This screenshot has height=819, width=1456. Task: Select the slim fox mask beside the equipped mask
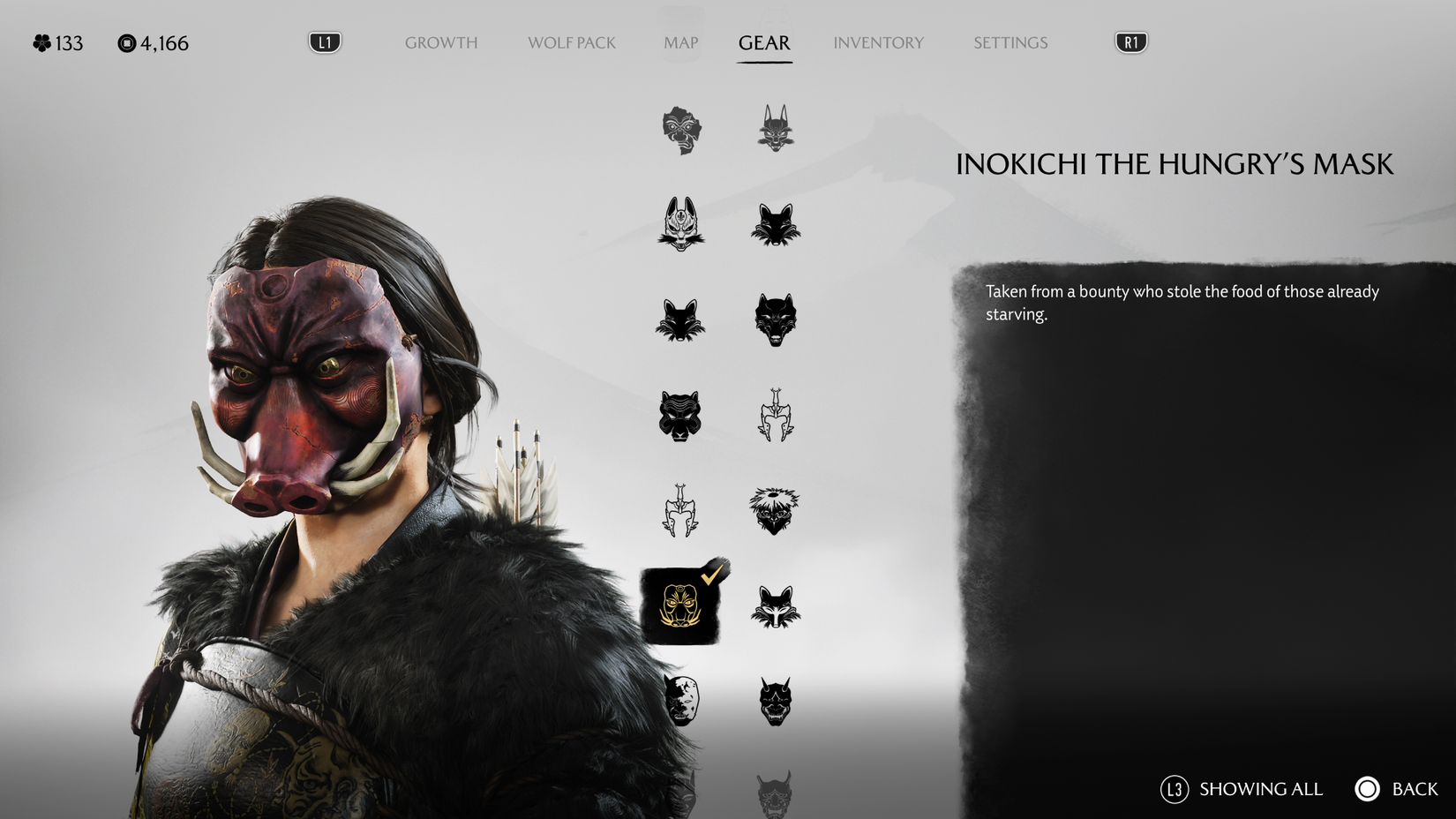(x=777, y=609)
